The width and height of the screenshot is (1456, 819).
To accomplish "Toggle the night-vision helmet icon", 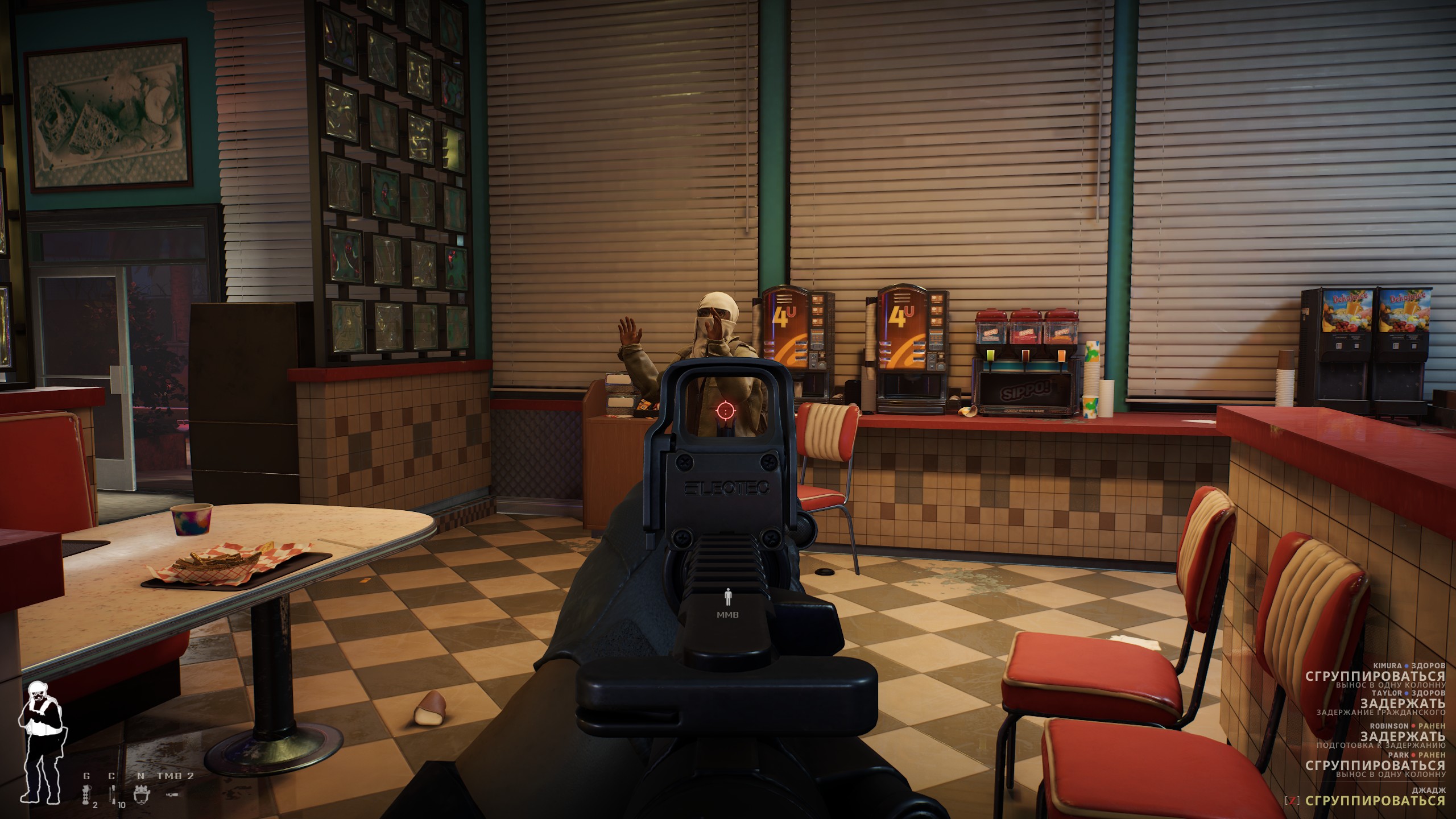I will (141, 794).
